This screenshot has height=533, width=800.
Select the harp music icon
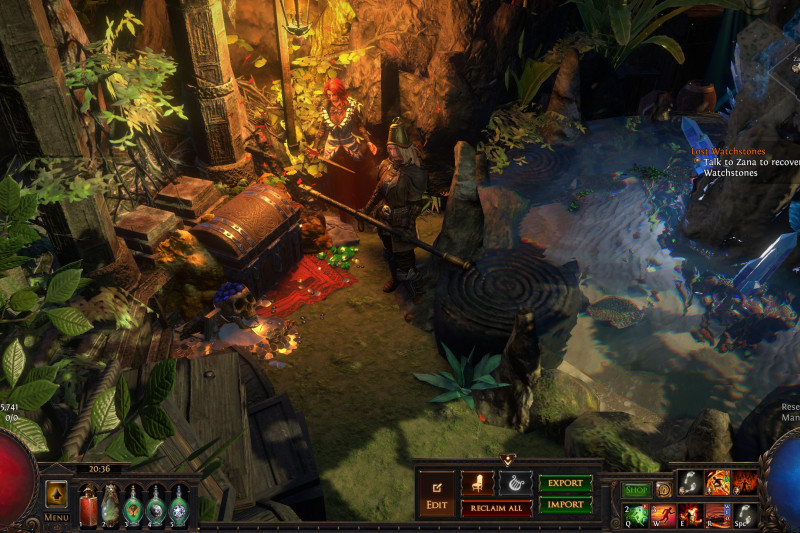click(x=515, y=483)
